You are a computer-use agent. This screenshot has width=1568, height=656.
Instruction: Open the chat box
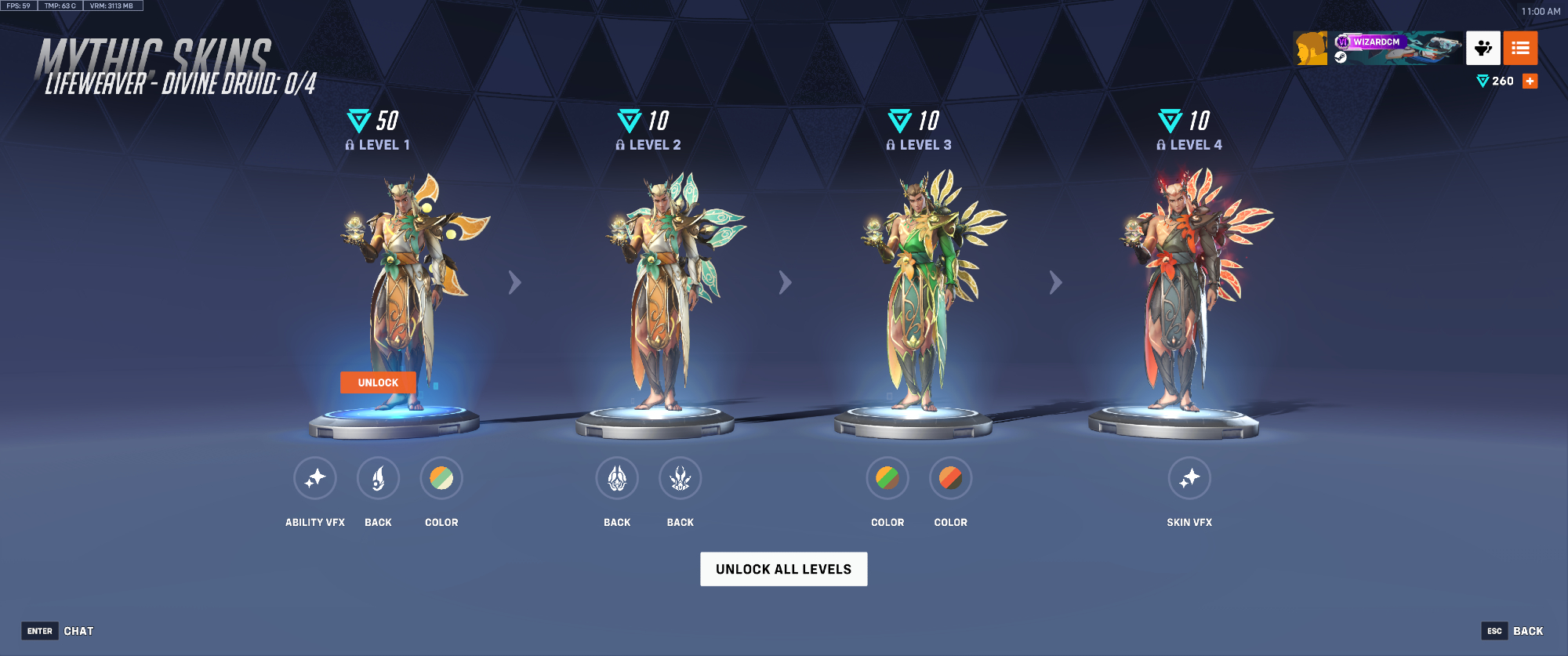69,631
